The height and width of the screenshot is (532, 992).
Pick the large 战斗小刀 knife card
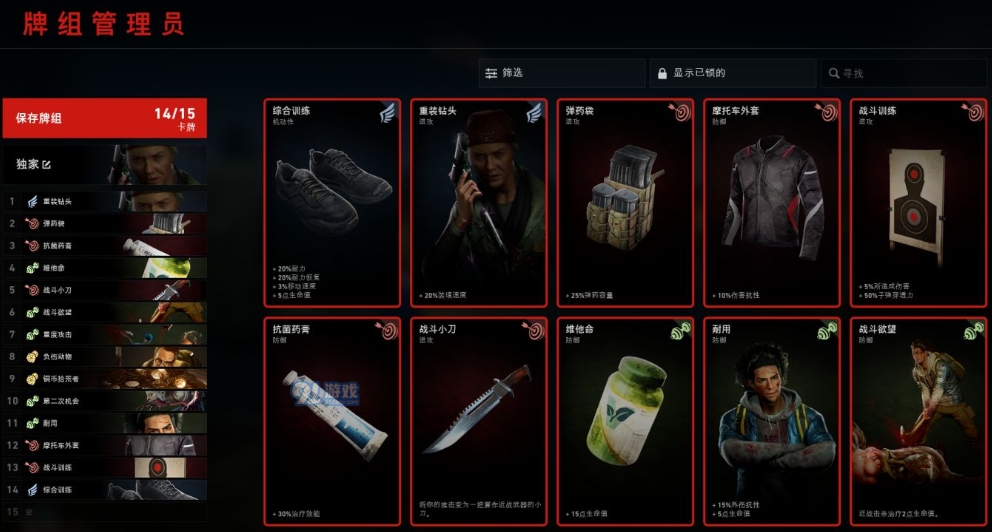[479, 421]
